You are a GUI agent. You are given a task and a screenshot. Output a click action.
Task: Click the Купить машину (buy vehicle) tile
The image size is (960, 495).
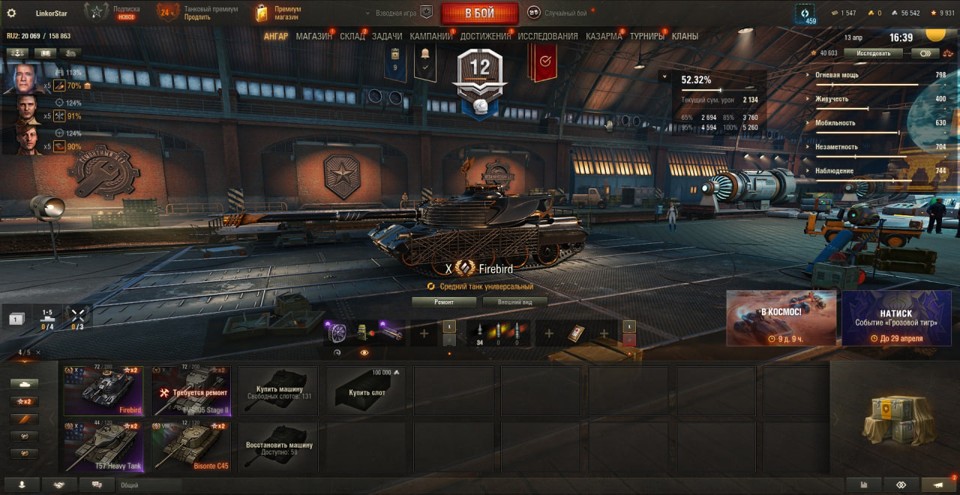pyautogui.click(x=277, y=389)
